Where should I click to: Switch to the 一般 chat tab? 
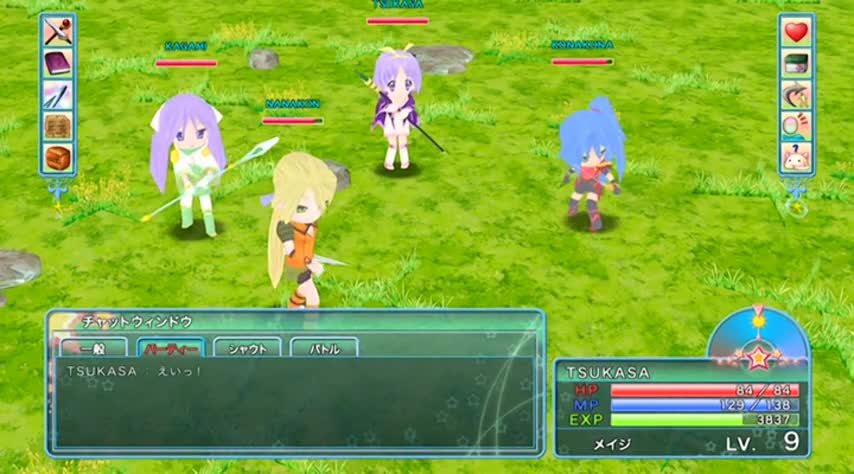pos(93,349)
